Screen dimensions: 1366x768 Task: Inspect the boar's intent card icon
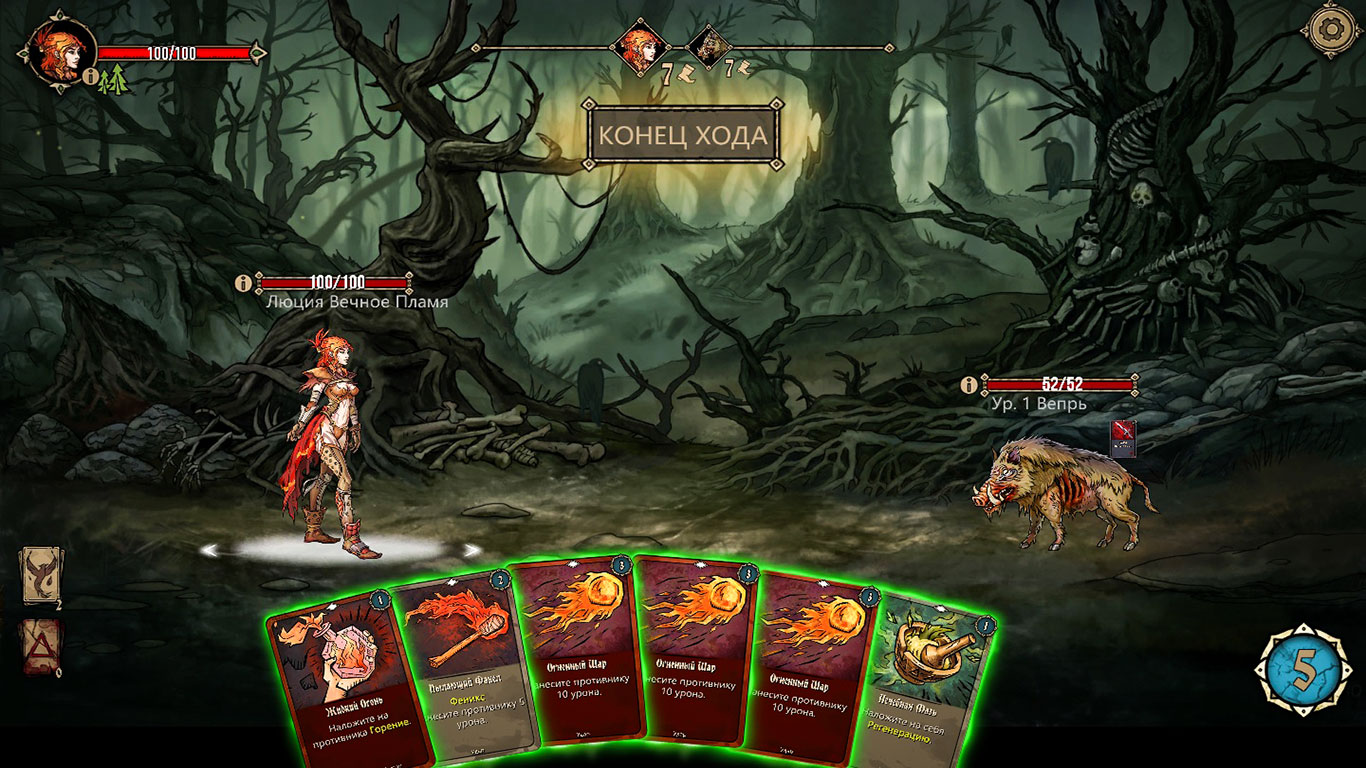coord(1123,438)
